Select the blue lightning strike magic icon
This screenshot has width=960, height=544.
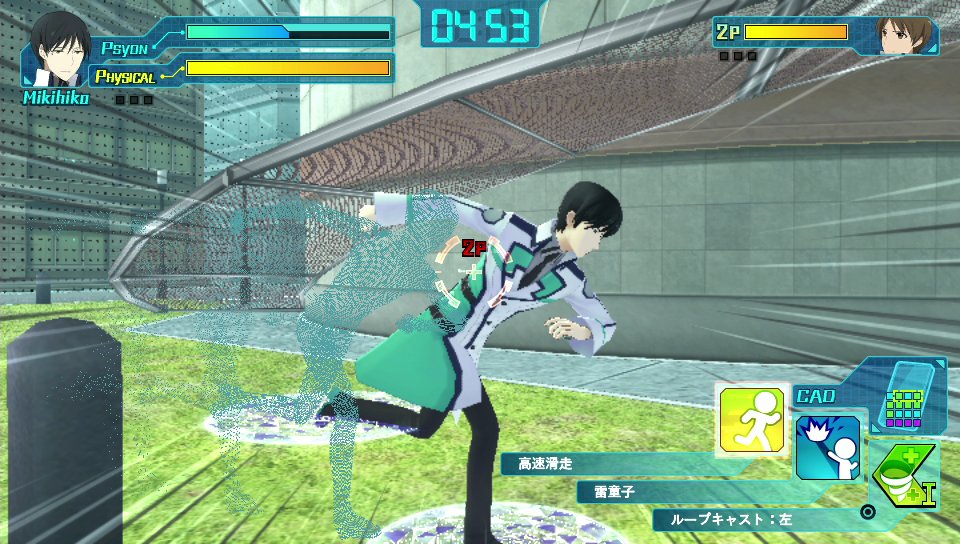coord(828,447)
